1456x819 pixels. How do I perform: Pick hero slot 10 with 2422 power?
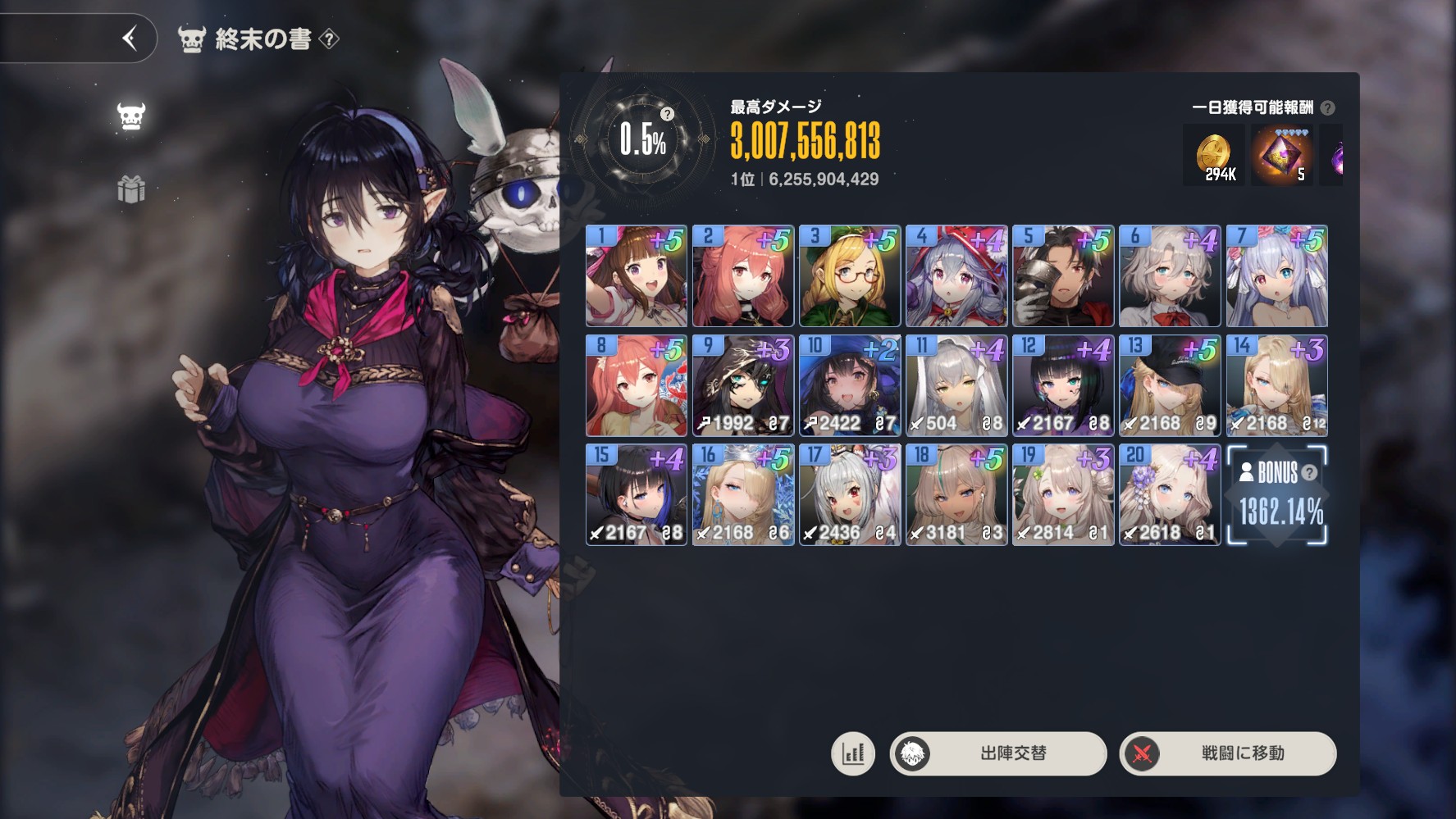tap(850, 385)
